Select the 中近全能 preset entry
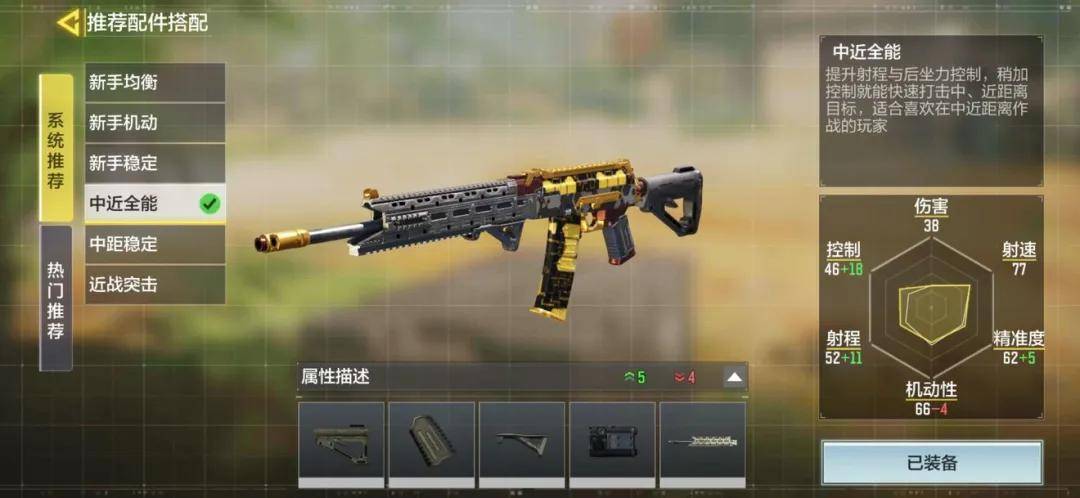Screen dimensions: 1080x498 coord(154,204)
